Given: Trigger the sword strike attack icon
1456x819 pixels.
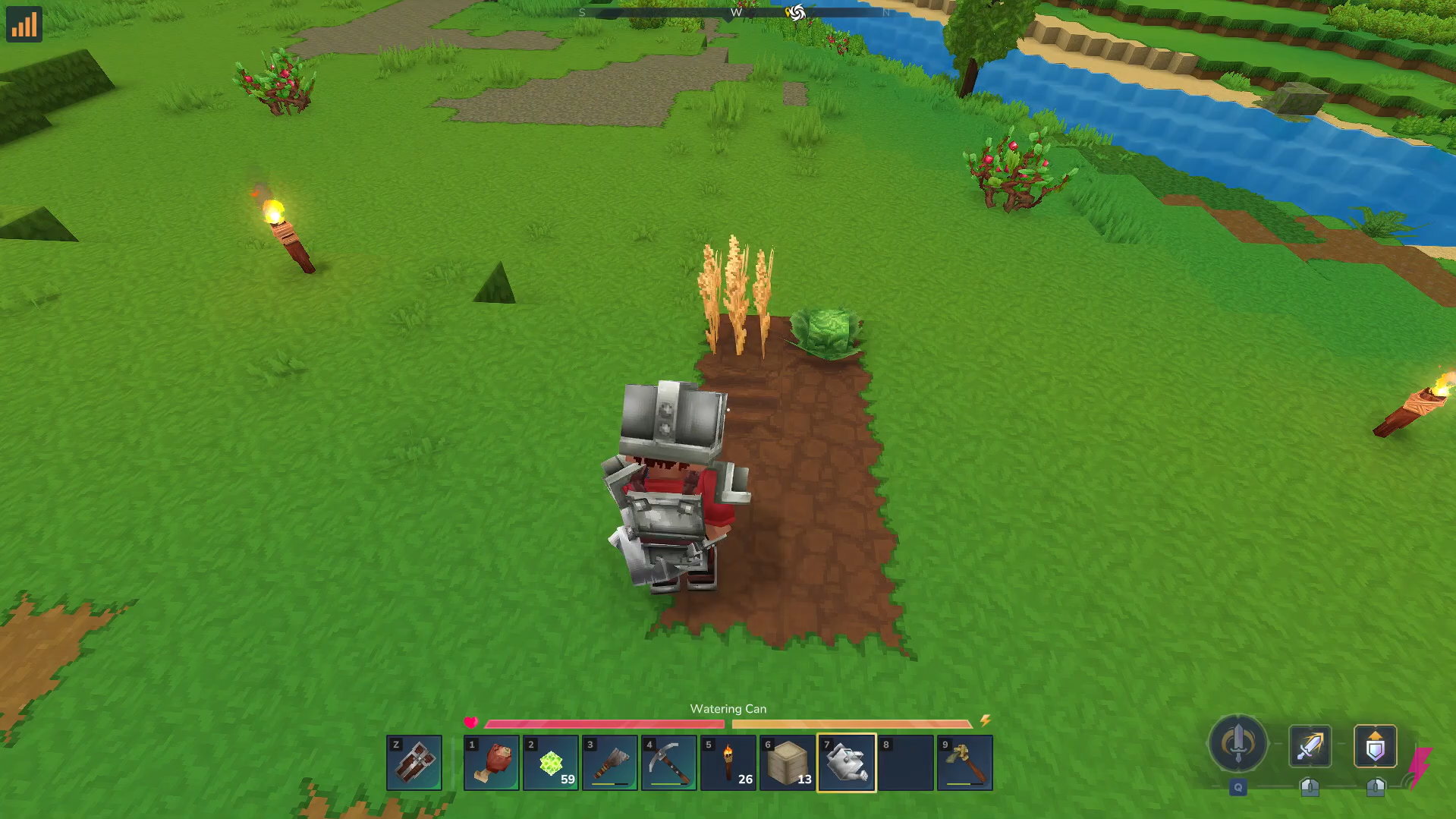Looking at the screenshot, I should click(1310, 746).
